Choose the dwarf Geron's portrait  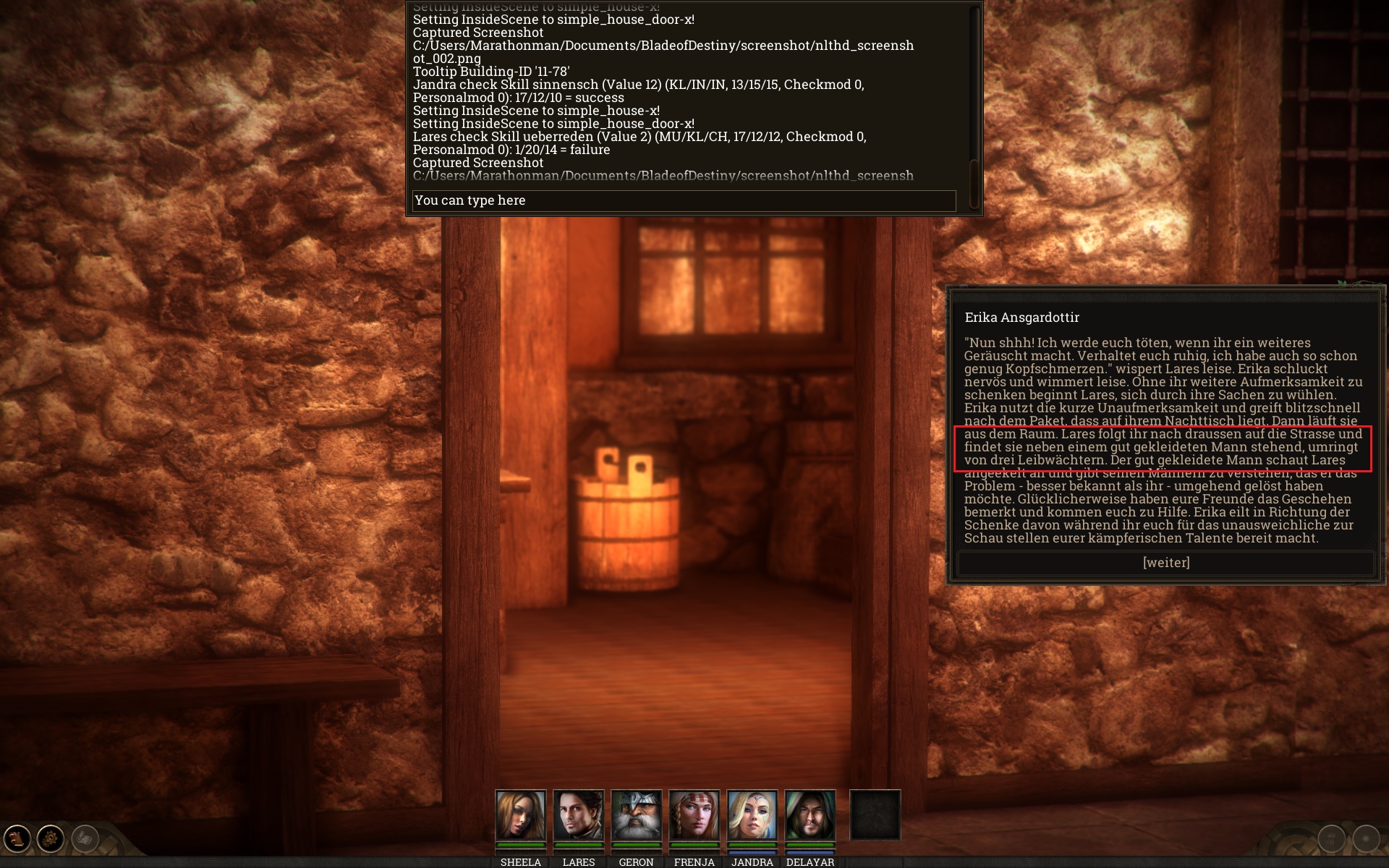[x=636, y=814]
